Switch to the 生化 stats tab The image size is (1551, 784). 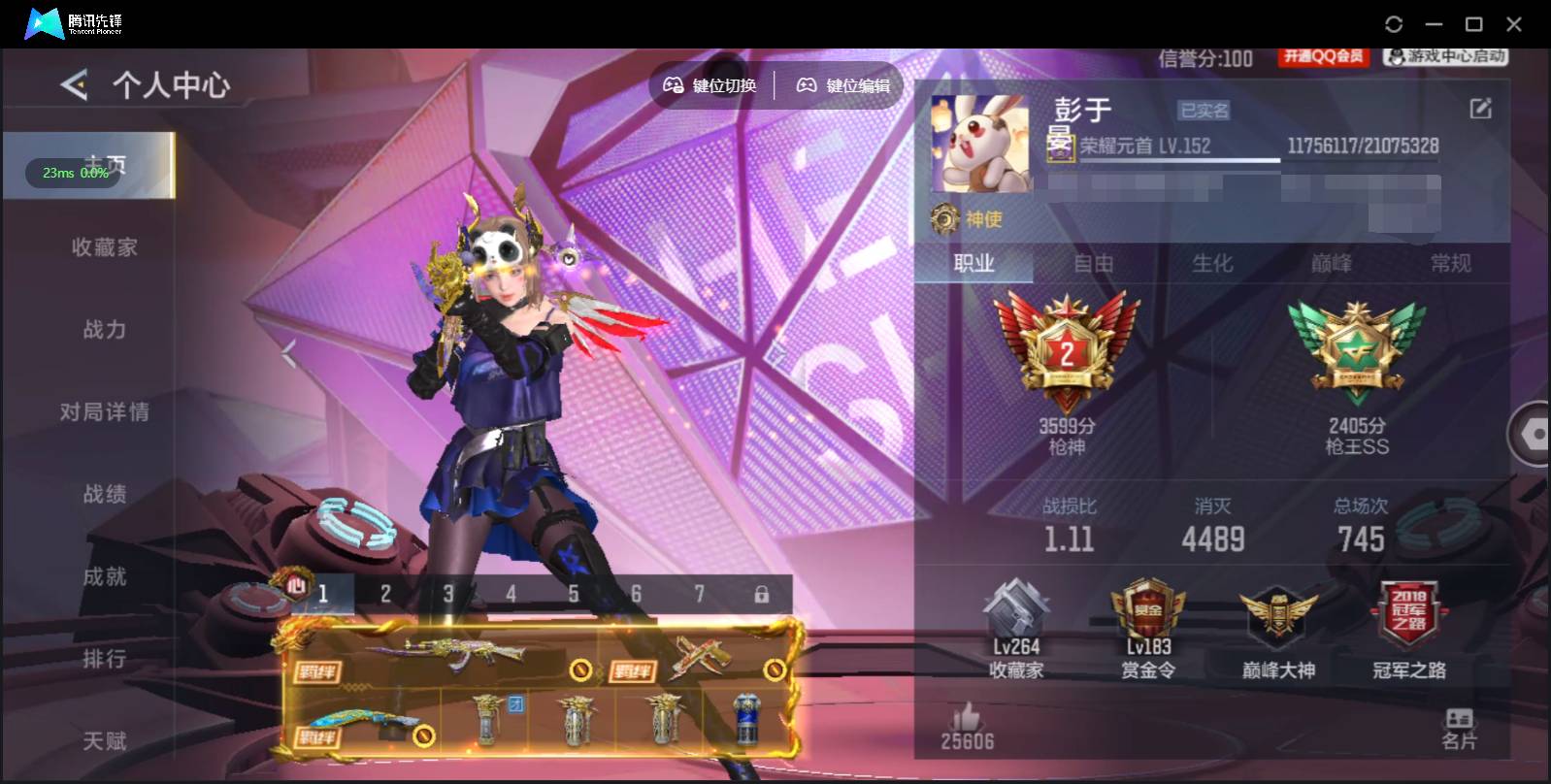coord(1213,262)
